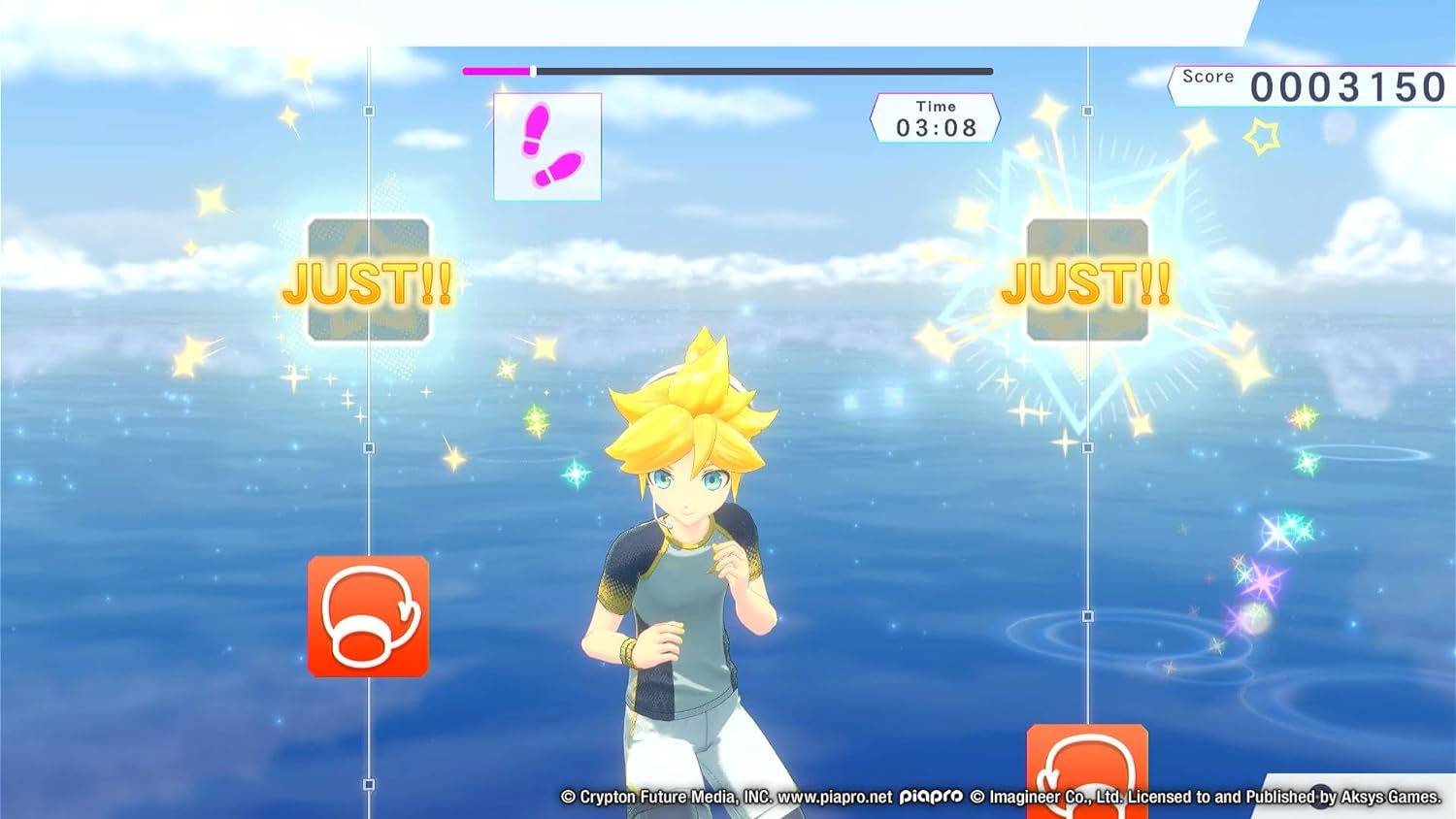Select the hexagonal Time badge
1456x819 pixels.
pos(935,115)
